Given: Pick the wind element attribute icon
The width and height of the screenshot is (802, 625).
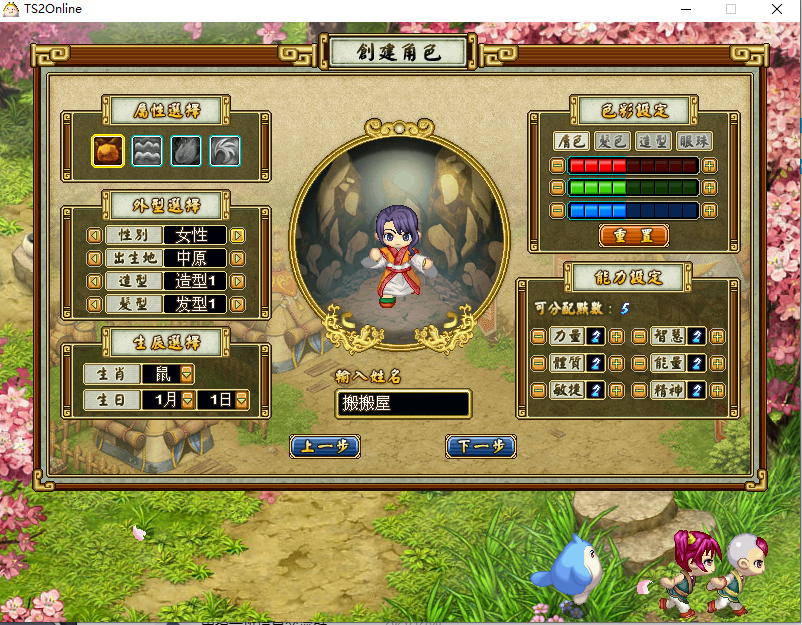Looking at the screenshot, I should [225, 151].
